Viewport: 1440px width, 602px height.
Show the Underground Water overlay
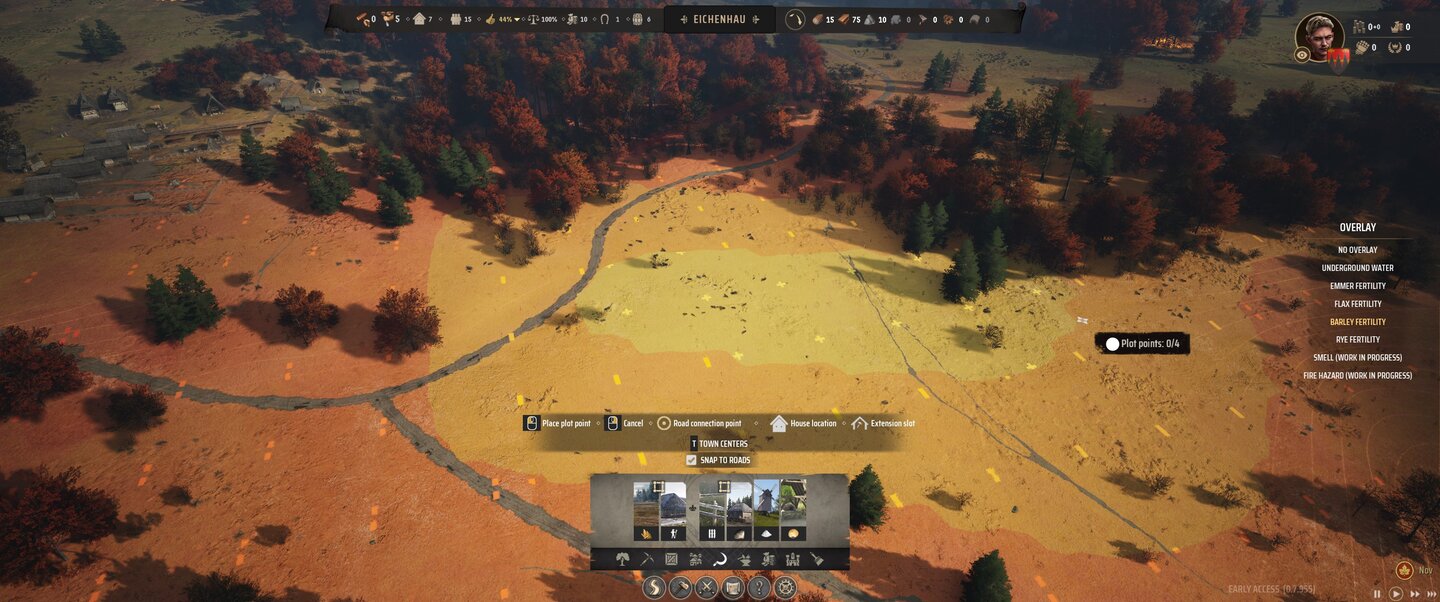click(x=1357, y=268)
